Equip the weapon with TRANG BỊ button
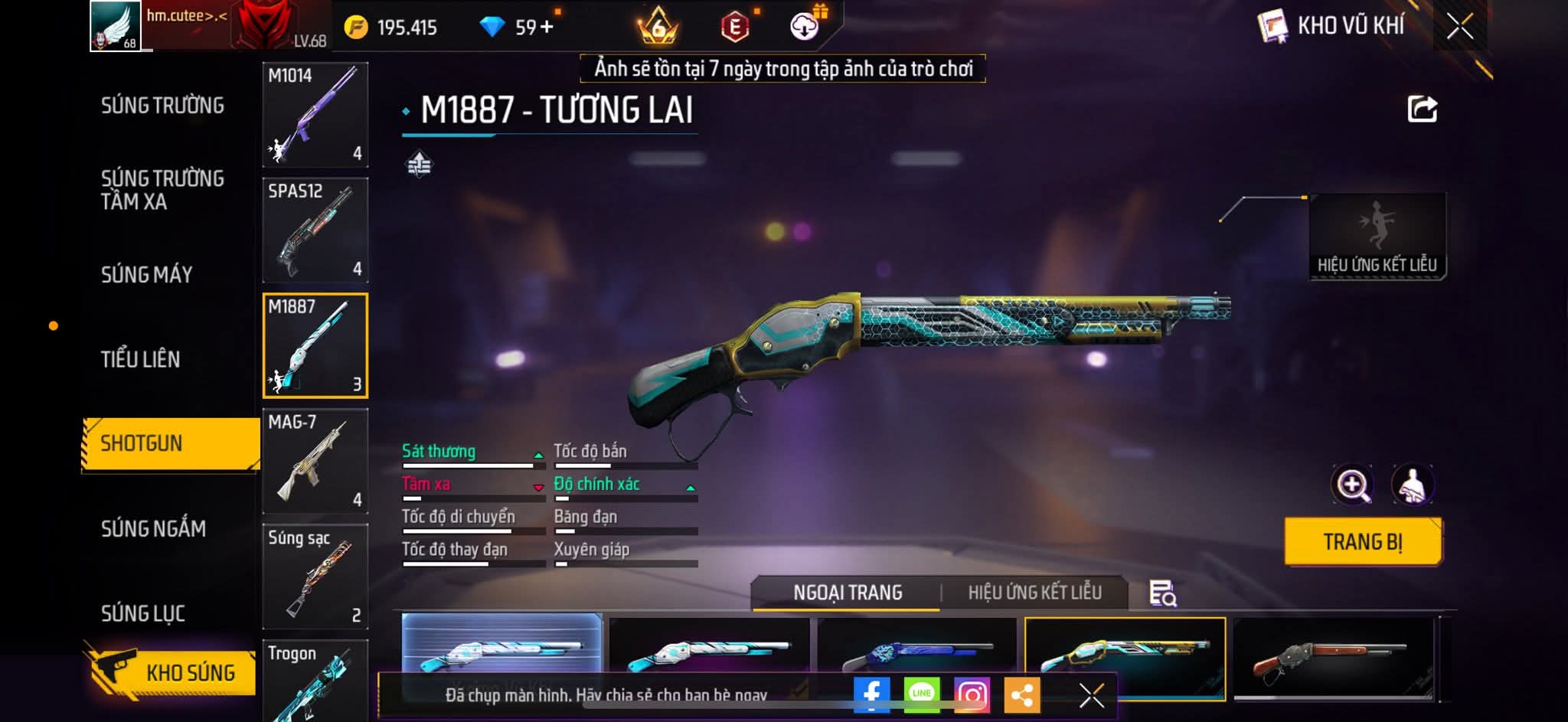This screenshot has height=722, width=1568. (1362, 542)
